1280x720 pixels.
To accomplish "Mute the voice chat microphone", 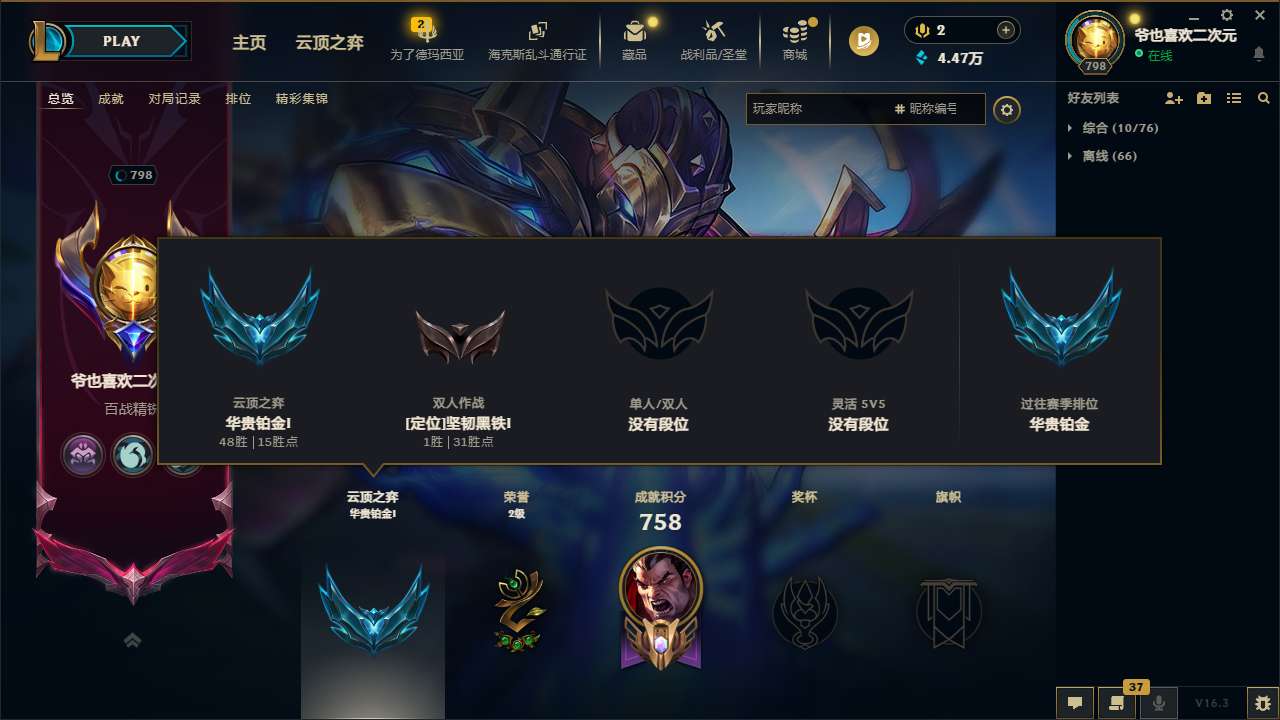I will click(x=1160, y=703).
